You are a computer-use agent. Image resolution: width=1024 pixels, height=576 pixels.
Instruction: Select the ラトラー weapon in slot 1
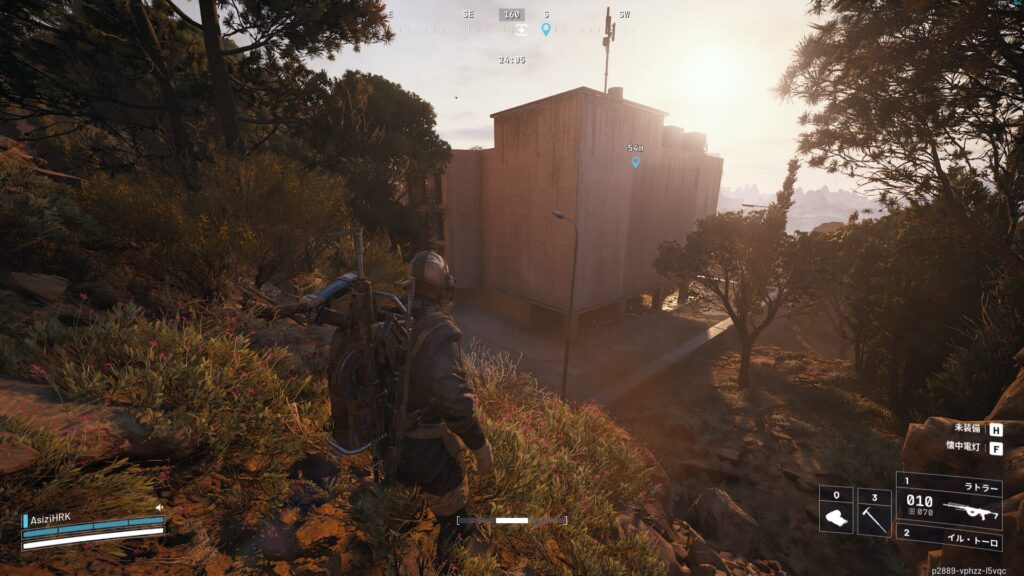(948, 500)
